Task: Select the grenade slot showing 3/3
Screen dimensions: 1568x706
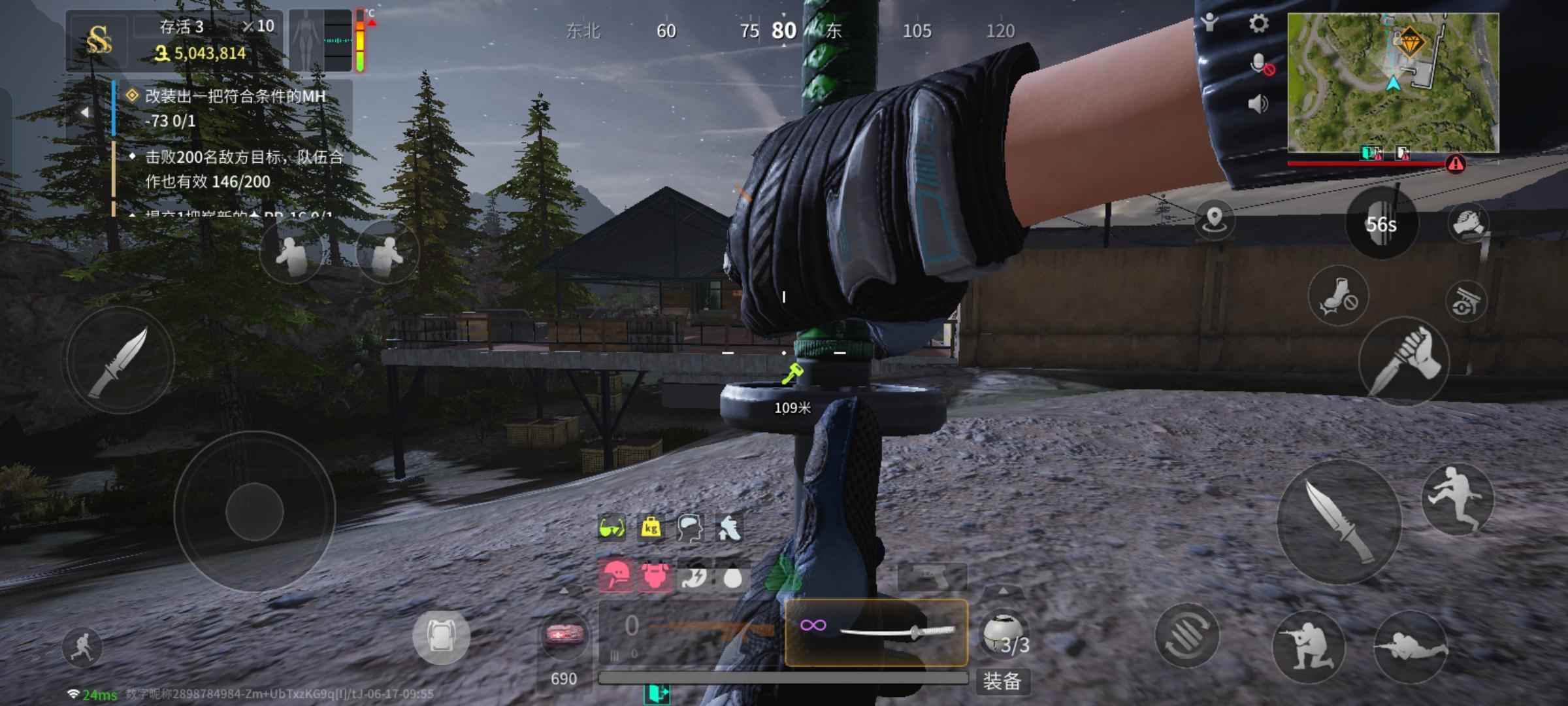Action: click(x=1005, y=634)
